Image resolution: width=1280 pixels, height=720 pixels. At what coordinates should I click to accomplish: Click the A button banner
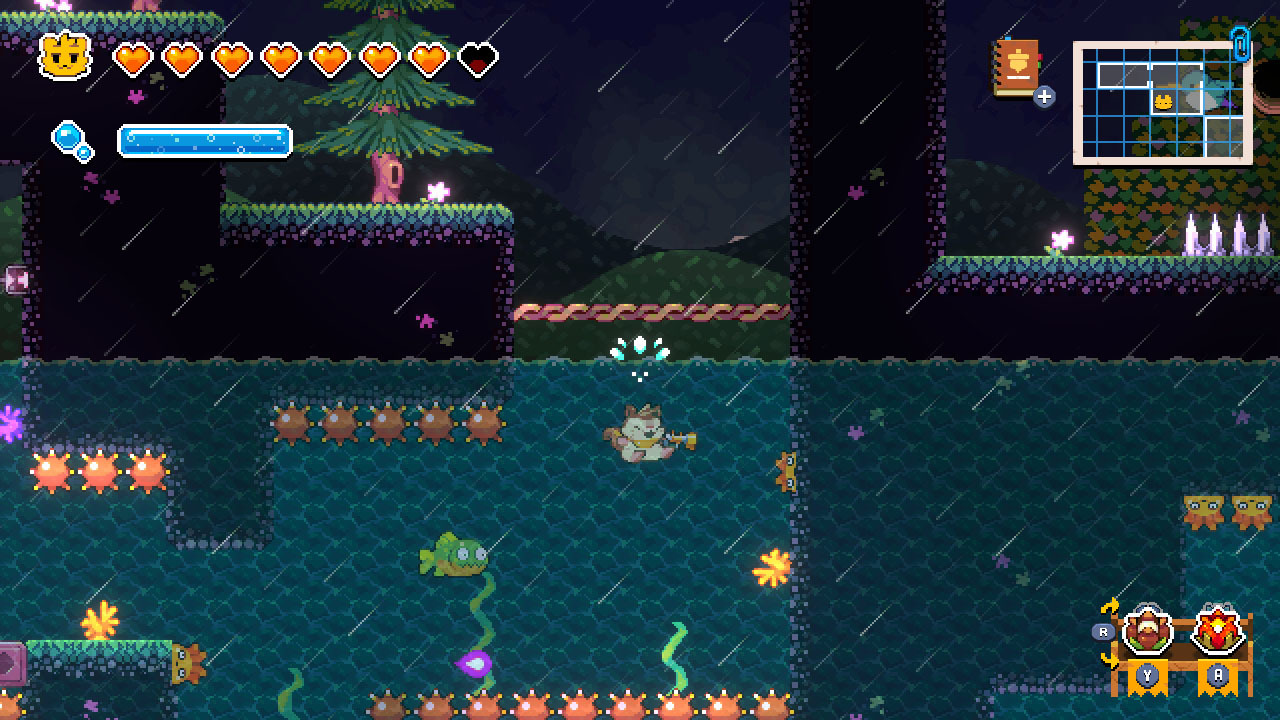[x=1216, y=675]
